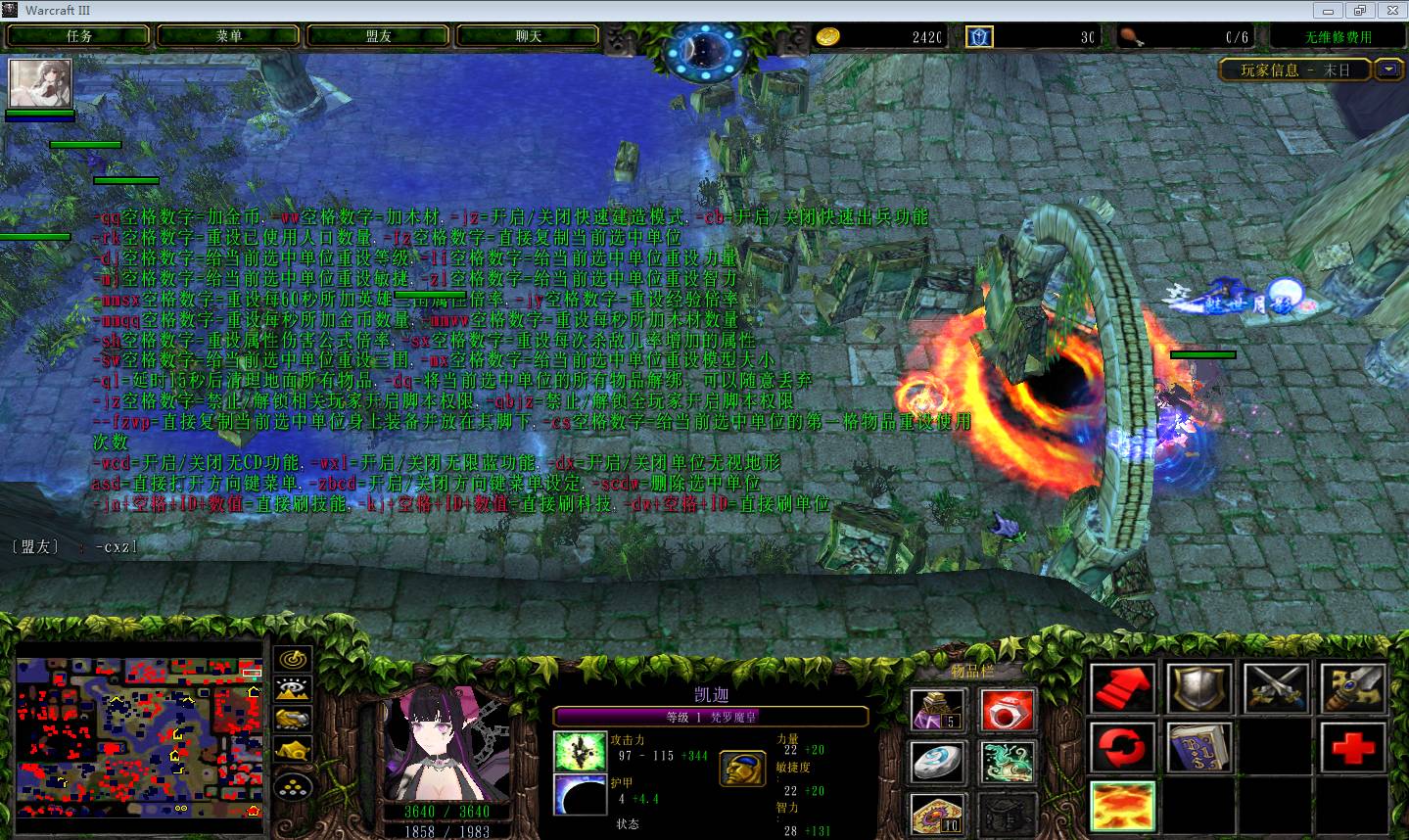The height and width of the screenshot is (840, 1409).
Task: Select the hero portrait icon at top-left
Action: tap(40, 83)
